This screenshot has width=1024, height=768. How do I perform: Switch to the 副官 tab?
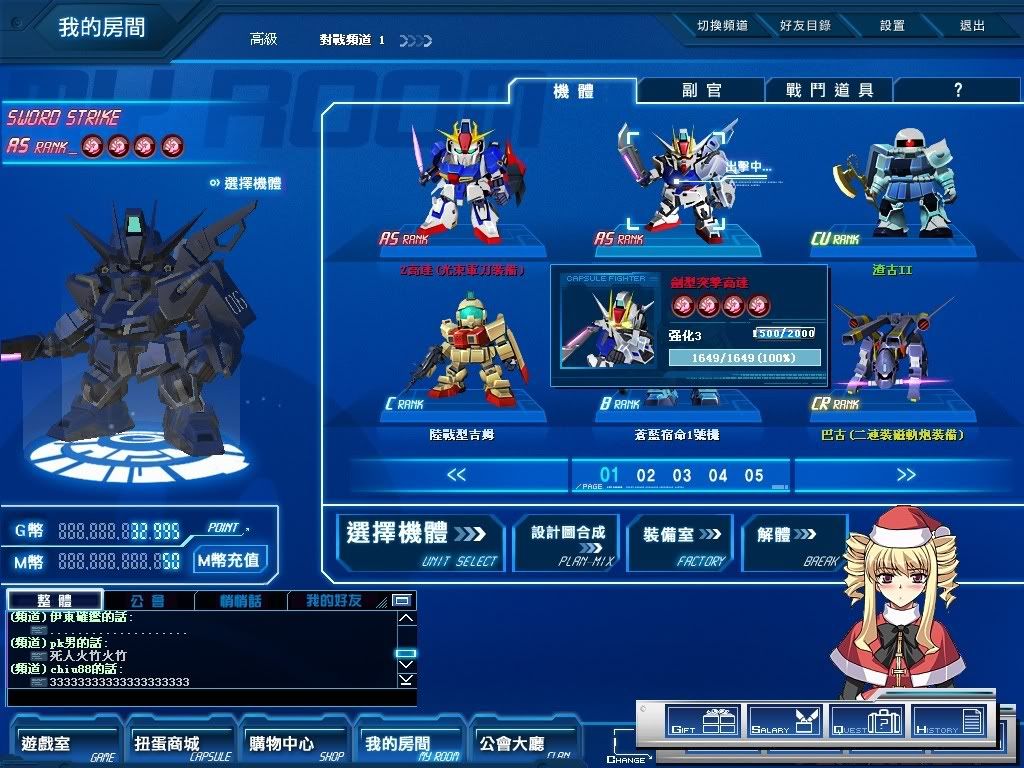(701, 90)
